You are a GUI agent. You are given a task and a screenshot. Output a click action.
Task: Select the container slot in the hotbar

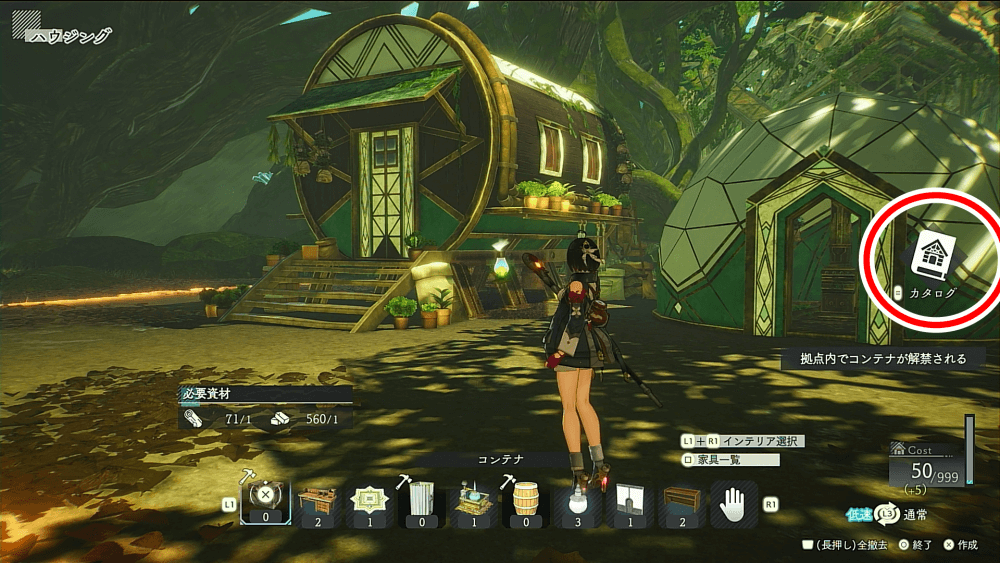(266, 501)
